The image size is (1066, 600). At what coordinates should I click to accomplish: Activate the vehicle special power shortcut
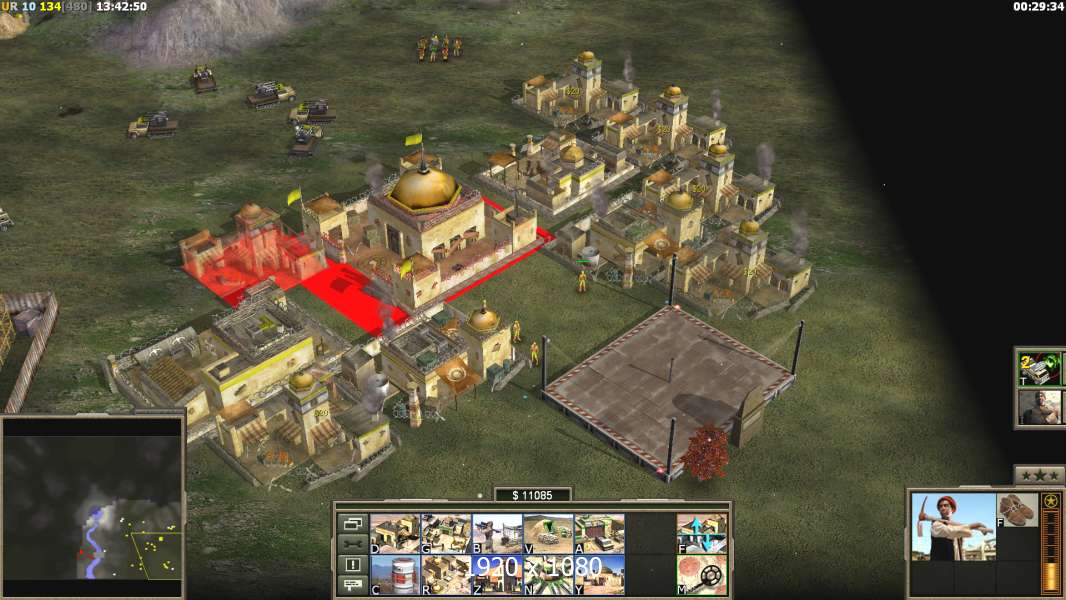click(1040, 370)
